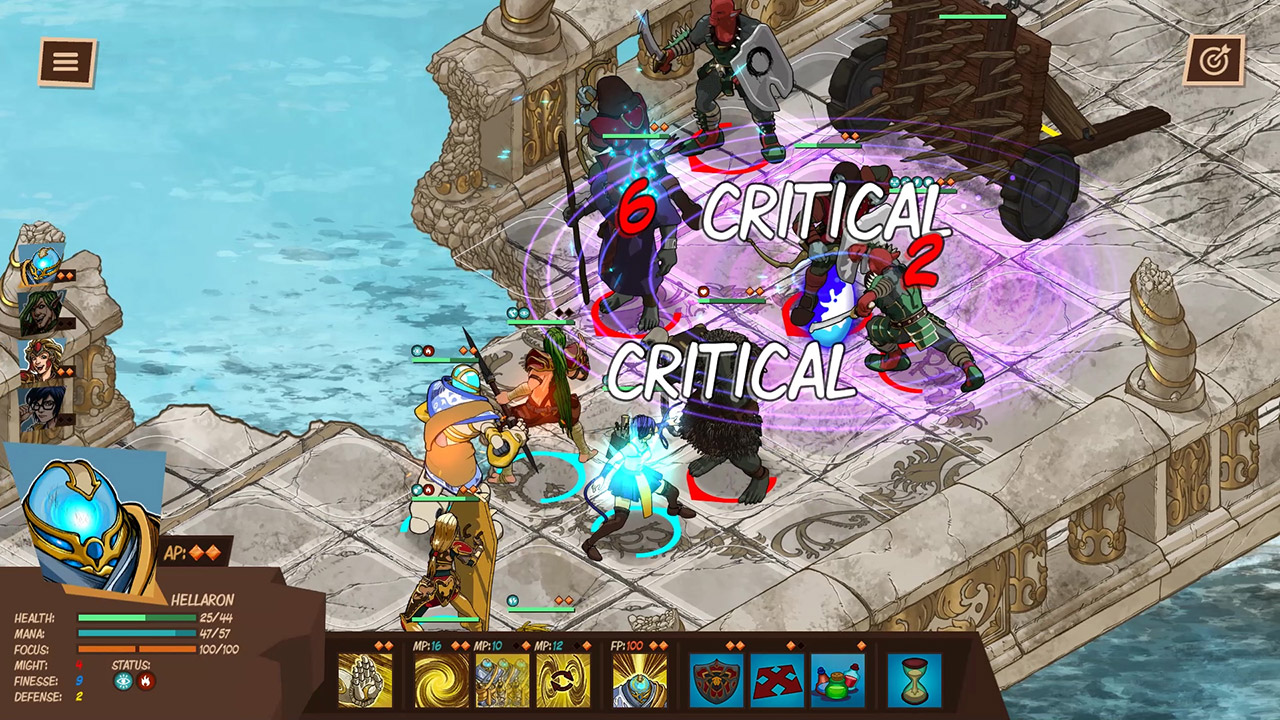
Task: Trigger the 100 FP focus ability
Action: (x=639, y=680)
